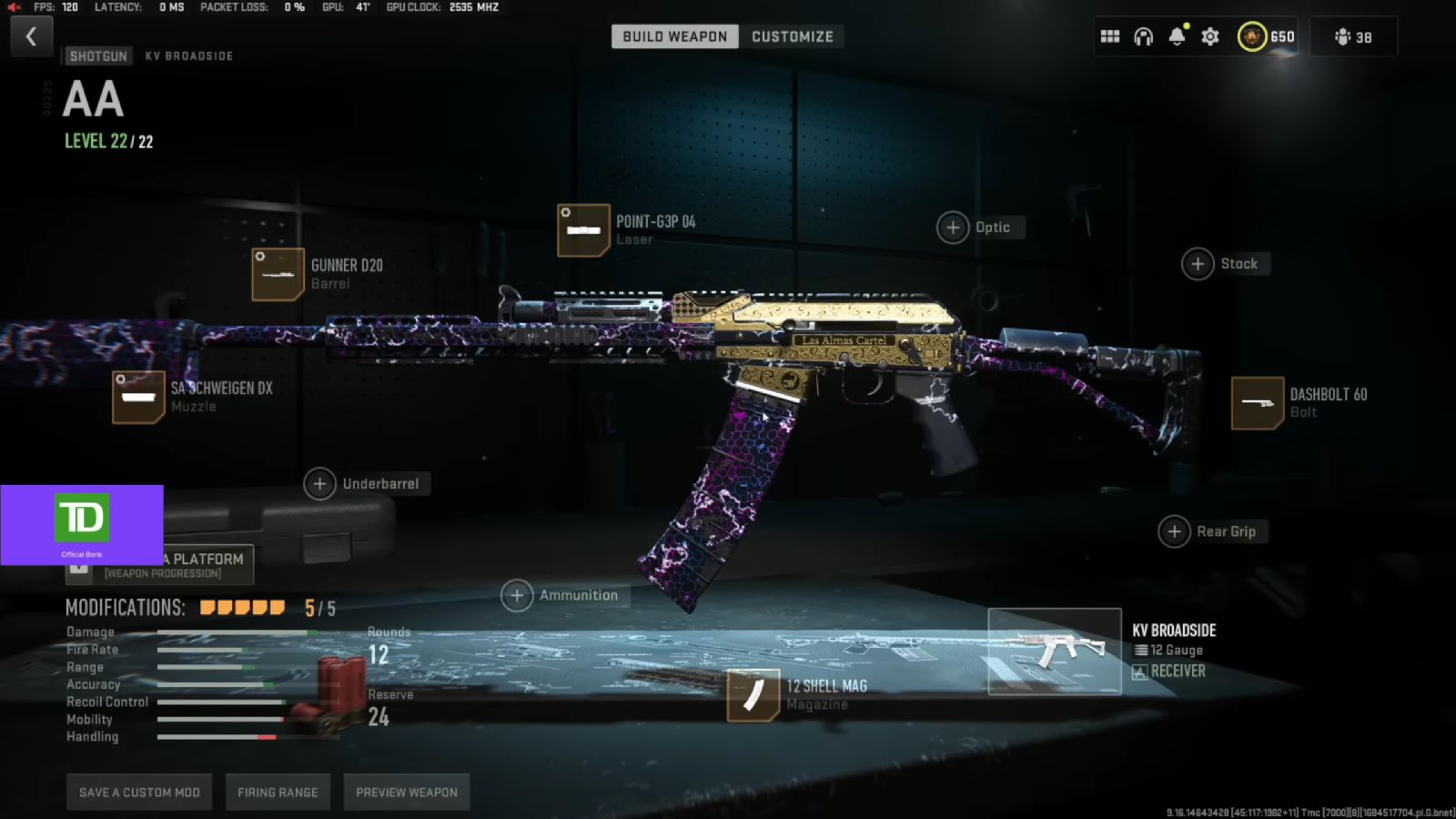Switch to the Customize tab
Screen dimensions: 1456x819
[791, 36]
